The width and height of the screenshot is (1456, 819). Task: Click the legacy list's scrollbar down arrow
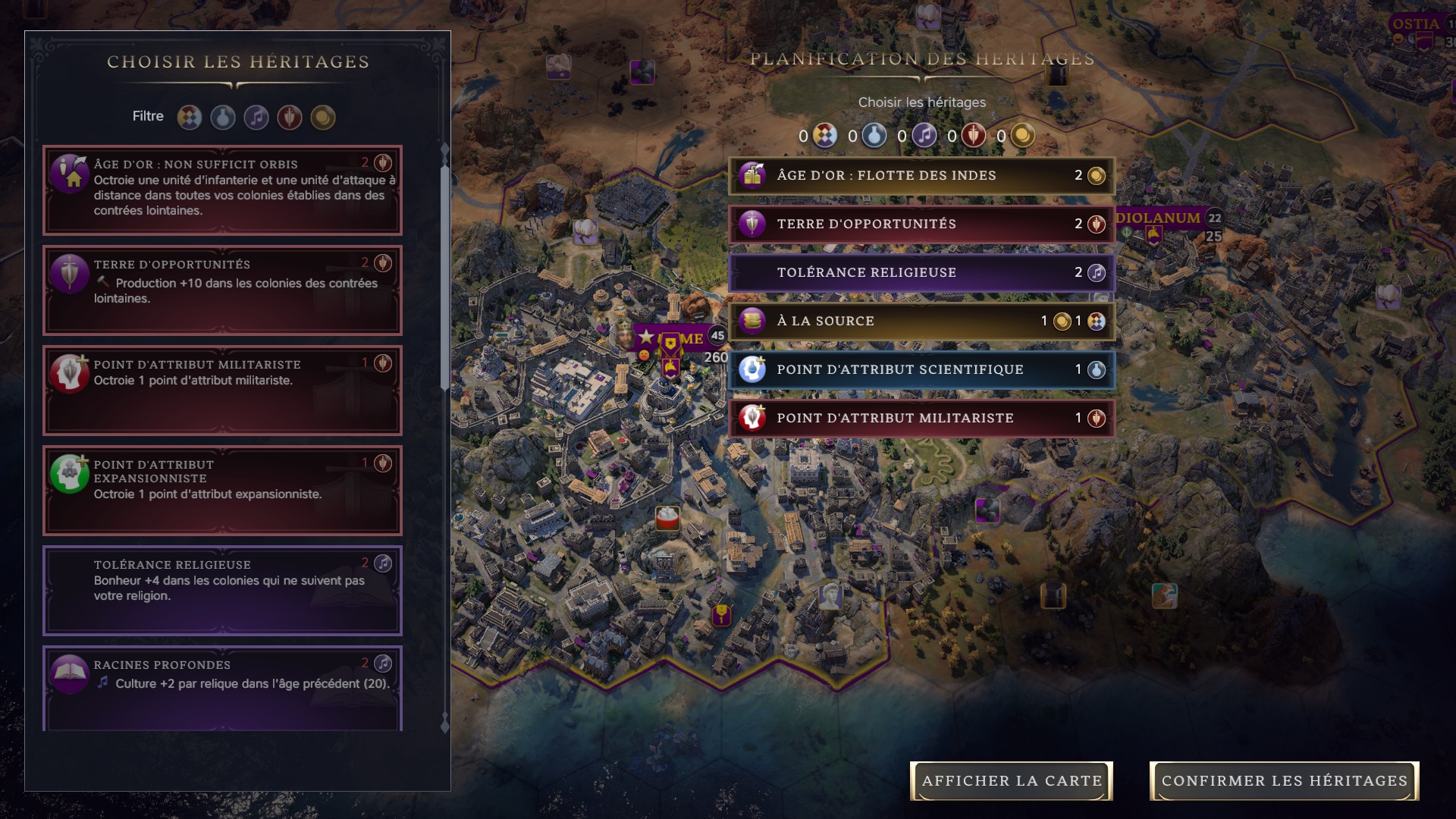(x=445, y=726)
